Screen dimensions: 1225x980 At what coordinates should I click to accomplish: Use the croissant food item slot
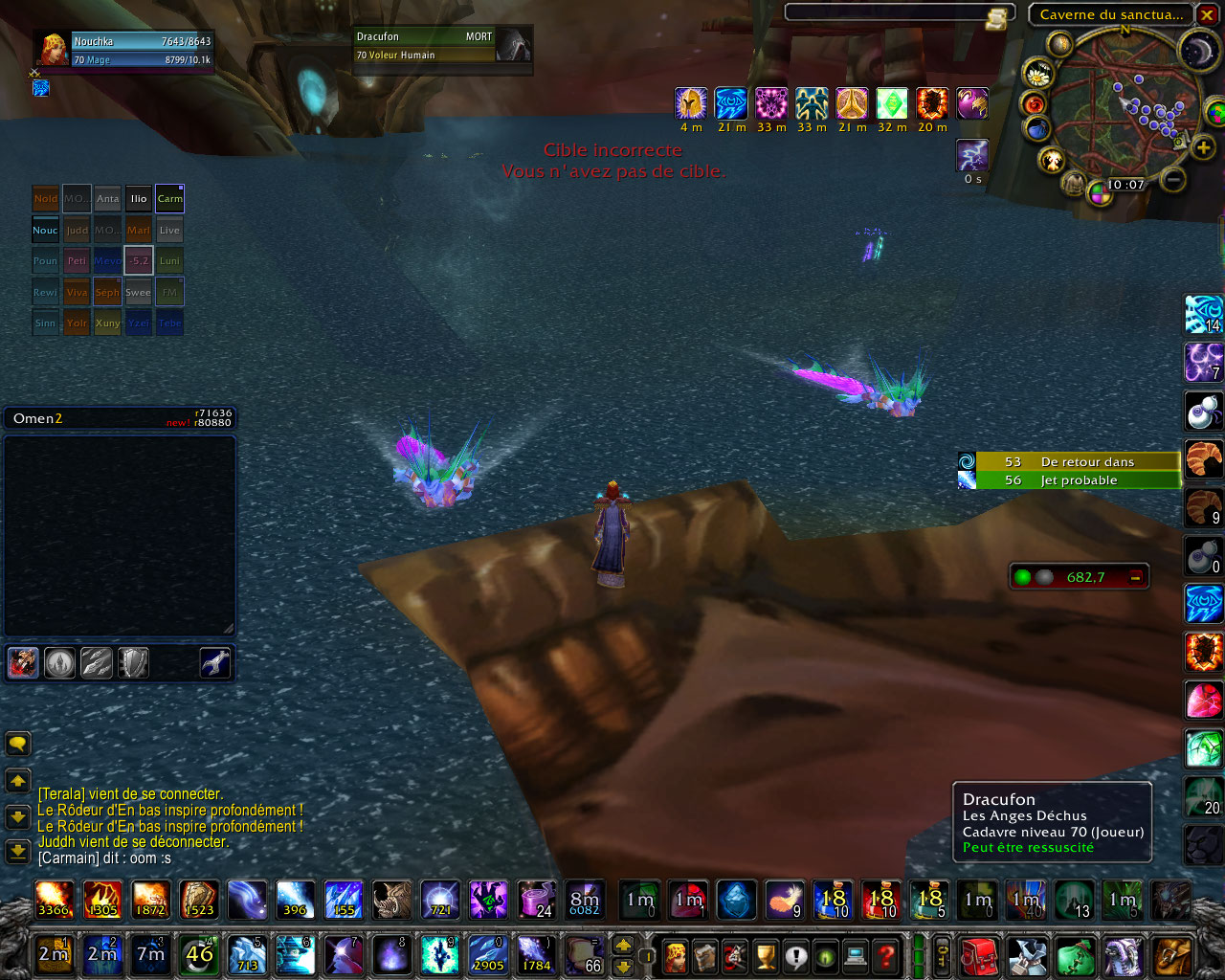pyautogui.click(x=1203, y=459)
